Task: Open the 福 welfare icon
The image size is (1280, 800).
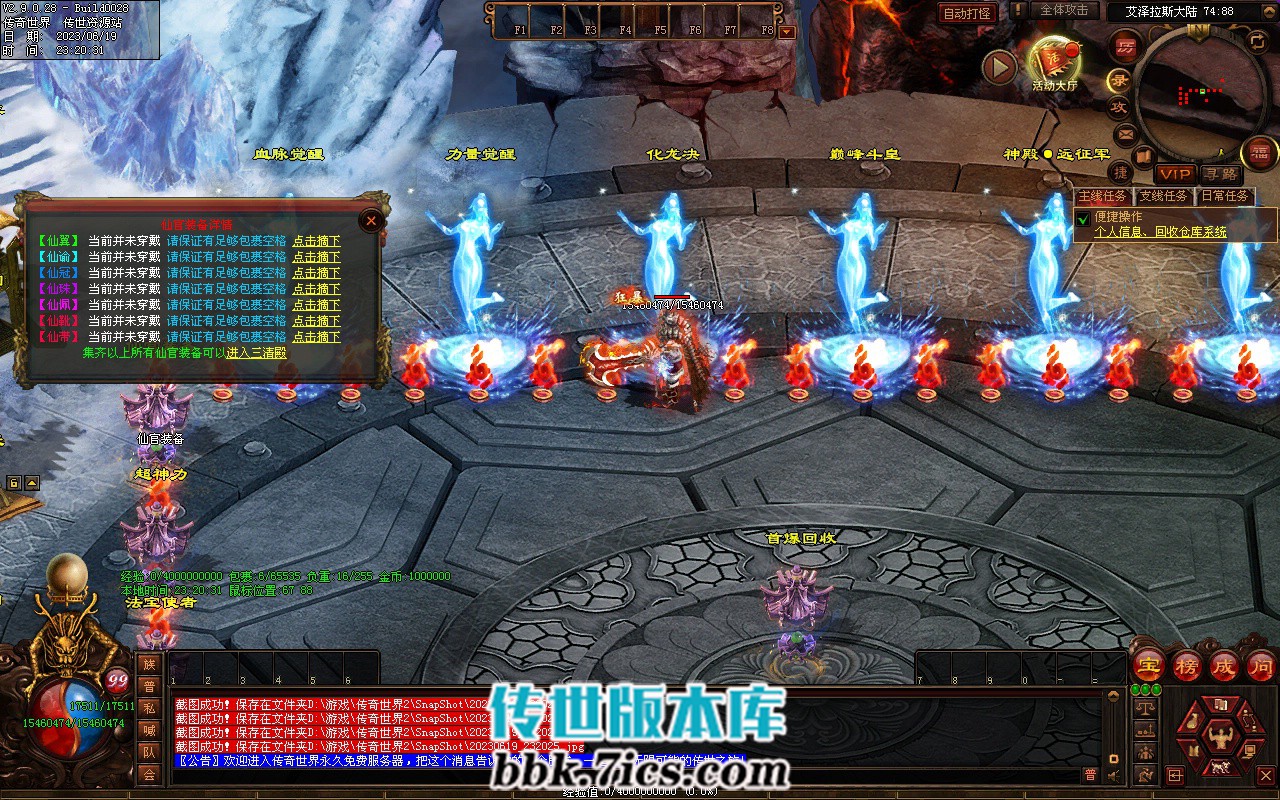Action: pos(1260,152)
